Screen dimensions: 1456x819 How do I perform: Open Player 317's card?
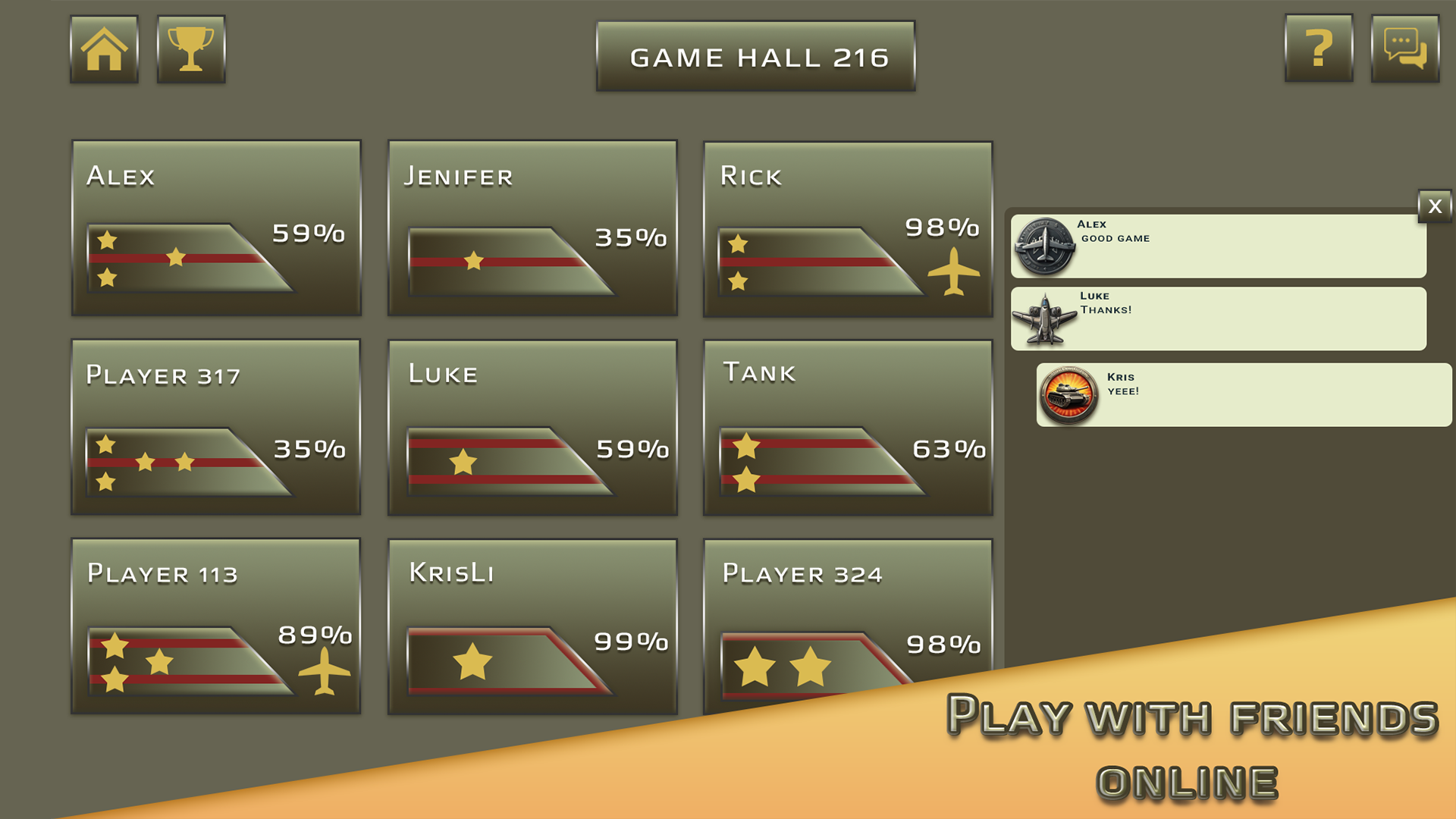tap(216, 427)
